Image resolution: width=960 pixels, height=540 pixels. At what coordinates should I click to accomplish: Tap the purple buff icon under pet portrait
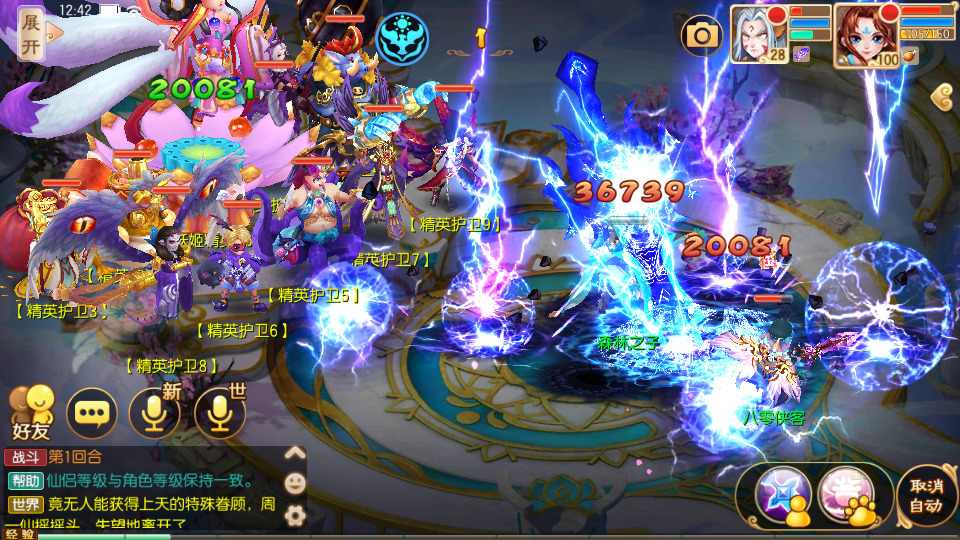(801, 56)
